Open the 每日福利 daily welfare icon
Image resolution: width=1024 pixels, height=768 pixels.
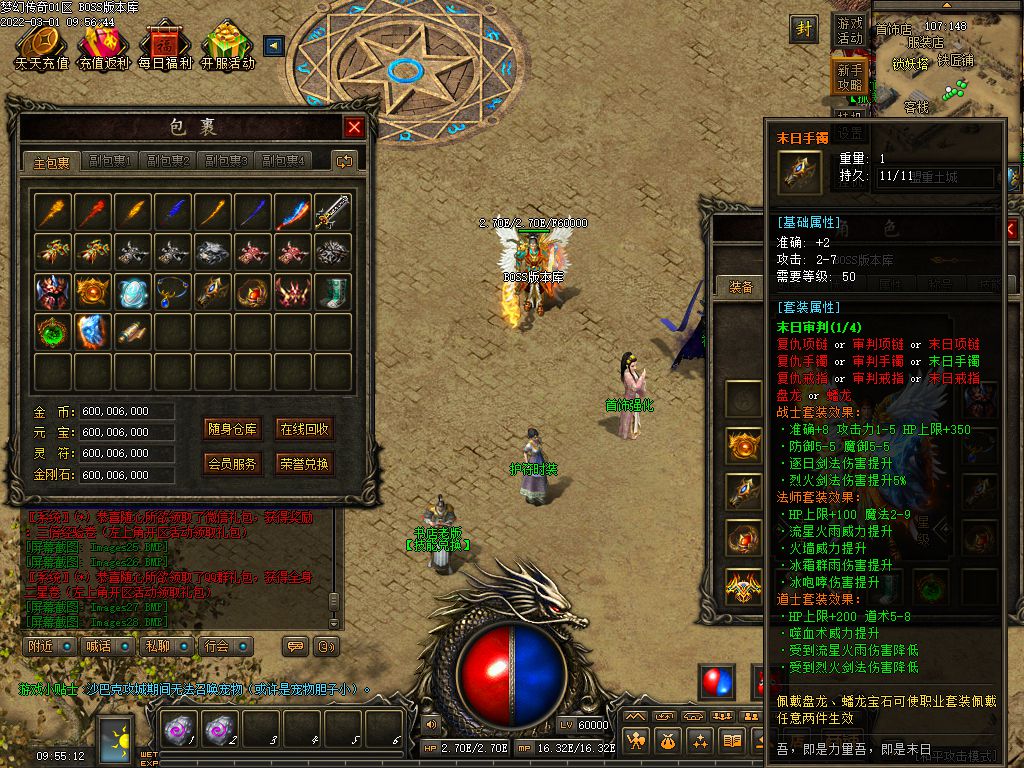point(165,46)
